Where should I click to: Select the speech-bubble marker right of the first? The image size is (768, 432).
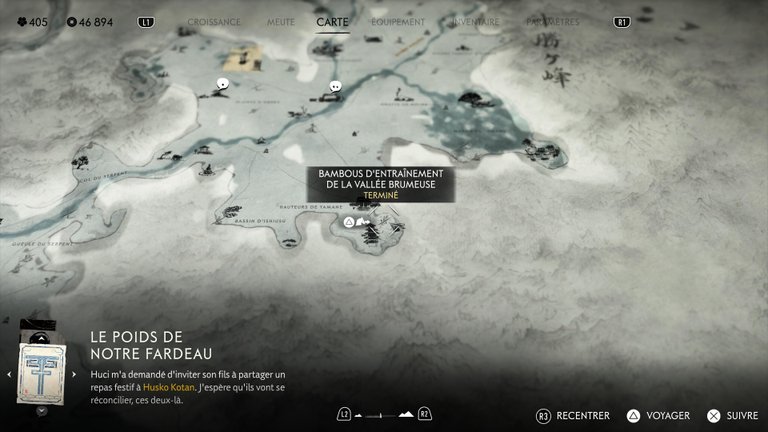coord(336,87)
